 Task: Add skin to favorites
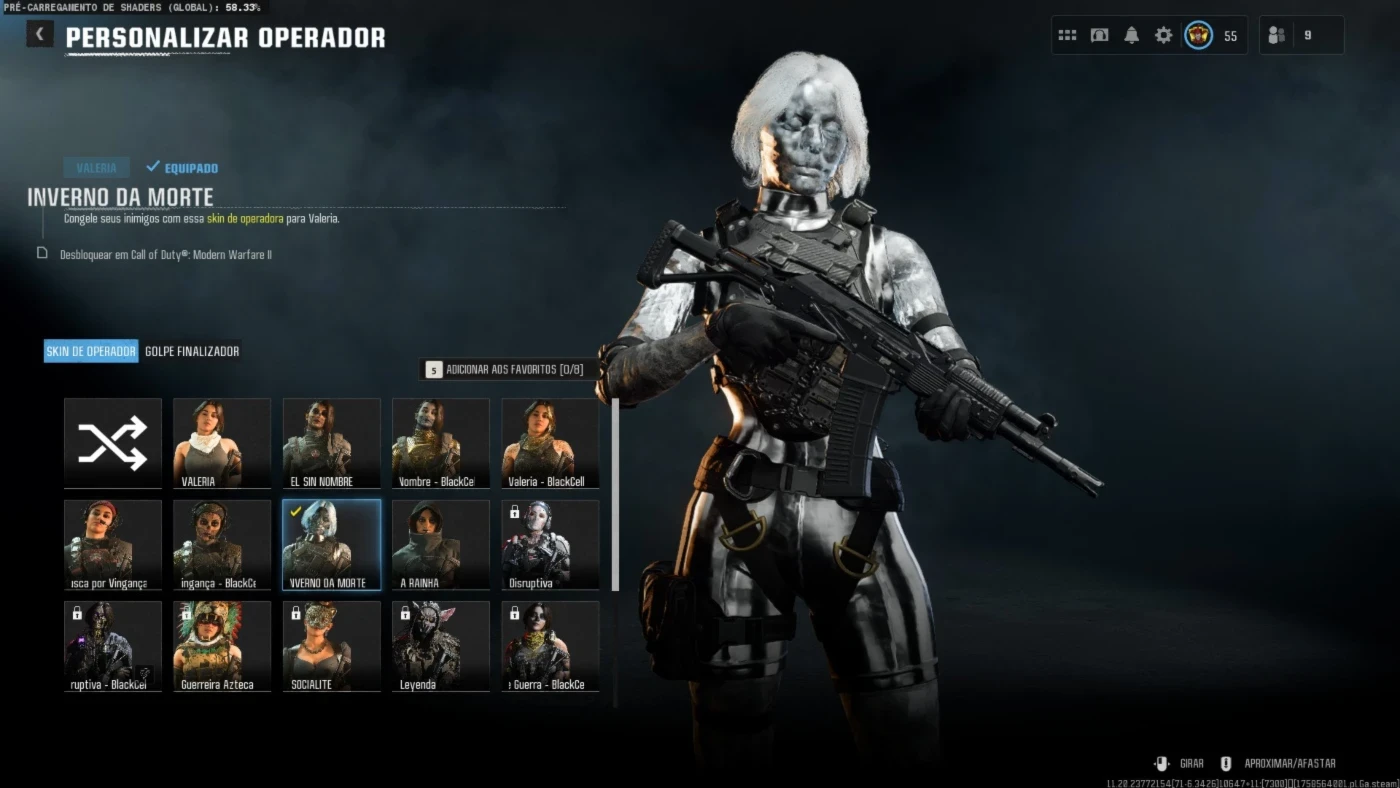coord(504,370)
